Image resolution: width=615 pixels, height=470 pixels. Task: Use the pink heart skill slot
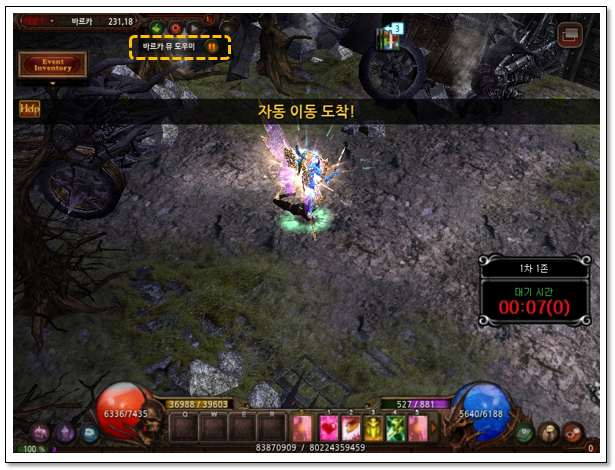tap(329, 428)
